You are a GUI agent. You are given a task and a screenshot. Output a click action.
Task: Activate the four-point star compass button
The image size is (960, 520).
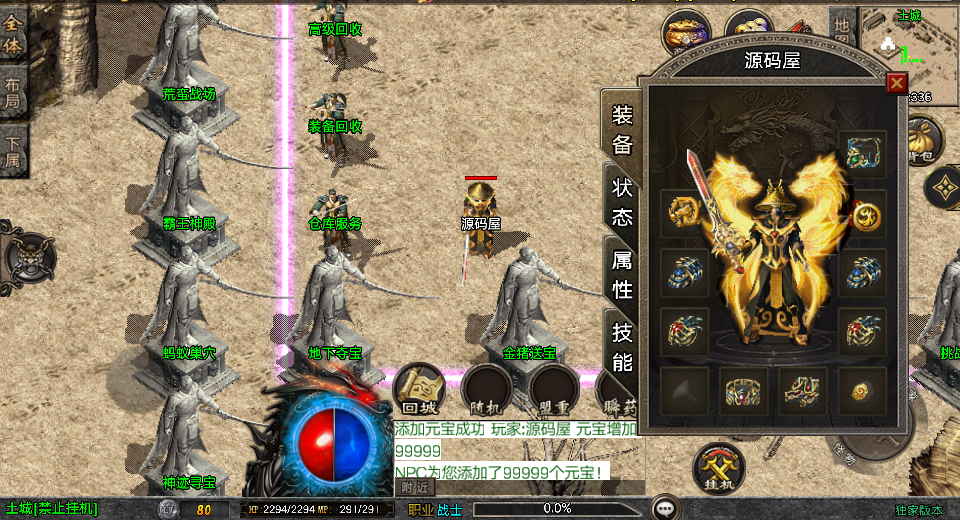point(943,187)
